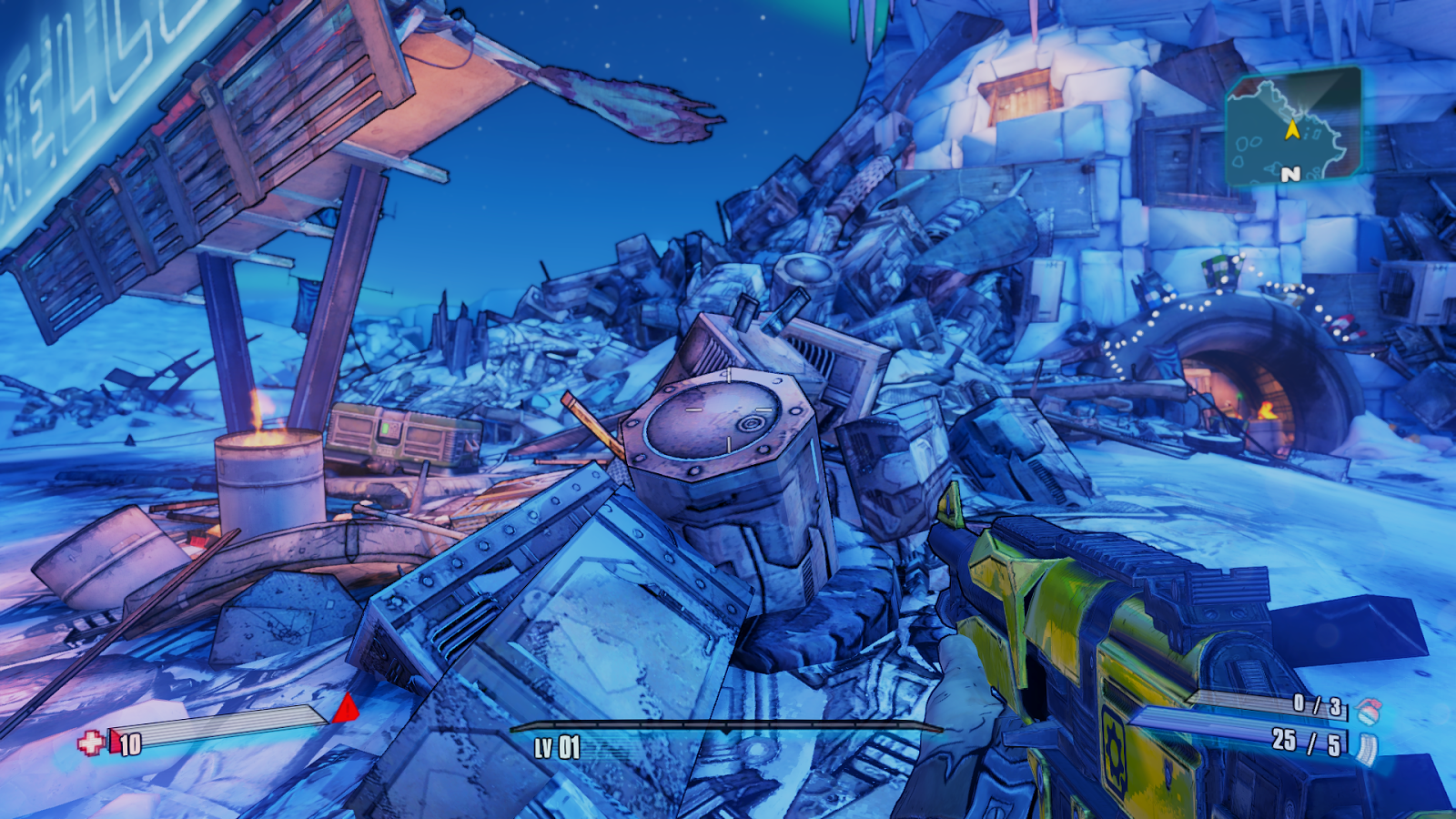
Task: Click the ammo magazine icon beside the ammo count
Action: point(1368,748)
